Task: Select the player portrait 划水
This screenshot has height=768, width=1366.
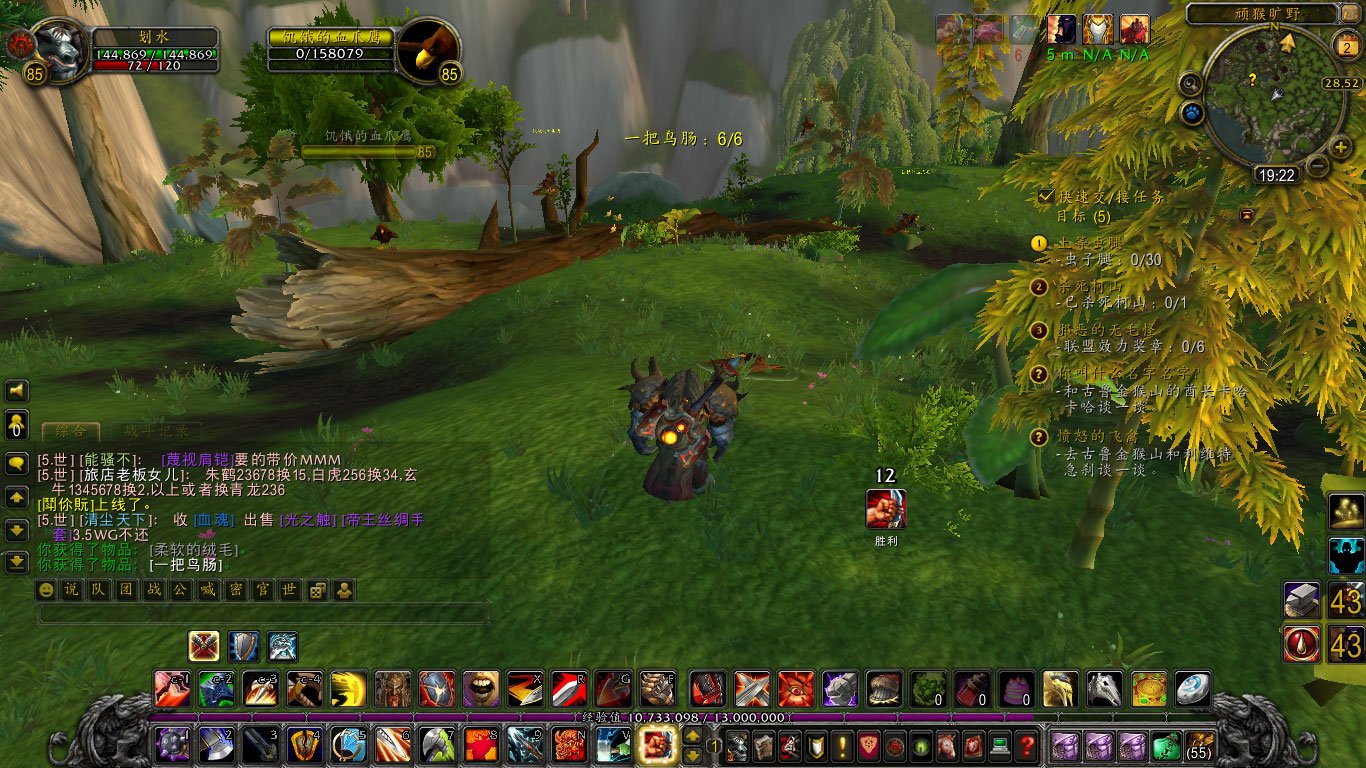Action: (x=61, y=52)
